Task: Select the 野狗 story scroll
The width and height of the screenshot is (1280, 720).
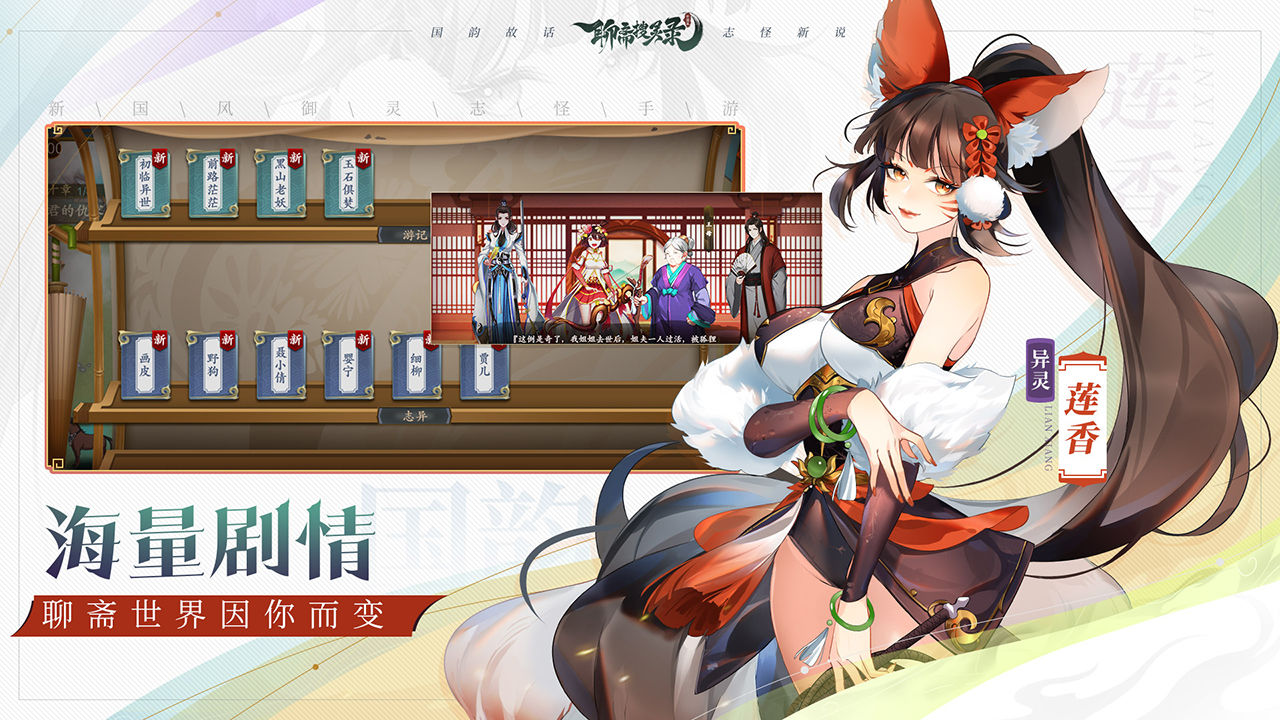Action: tap(215, 365)
